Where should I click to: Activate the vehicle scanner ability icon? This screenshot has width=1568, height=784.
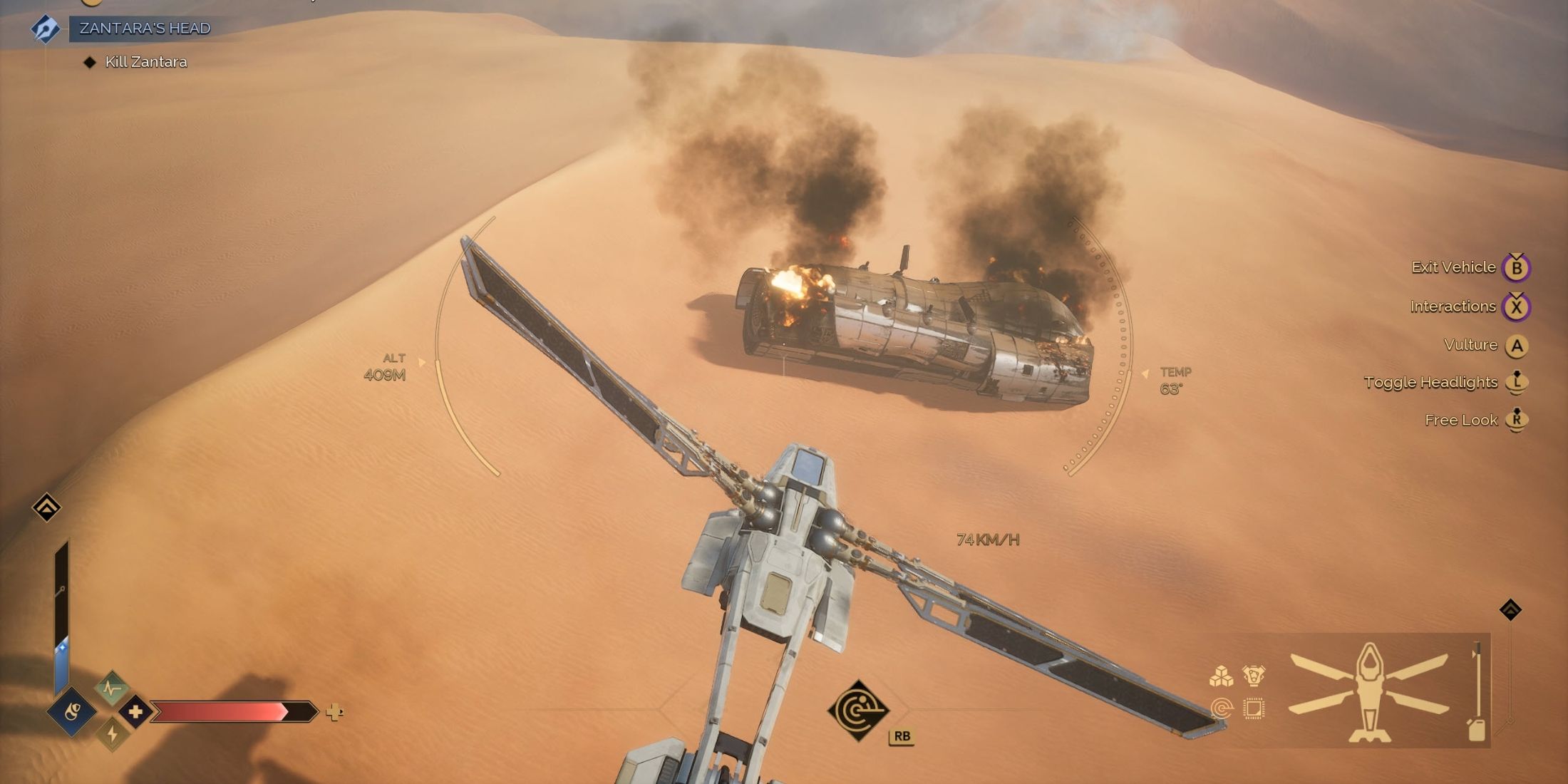(x=858, y=710)
